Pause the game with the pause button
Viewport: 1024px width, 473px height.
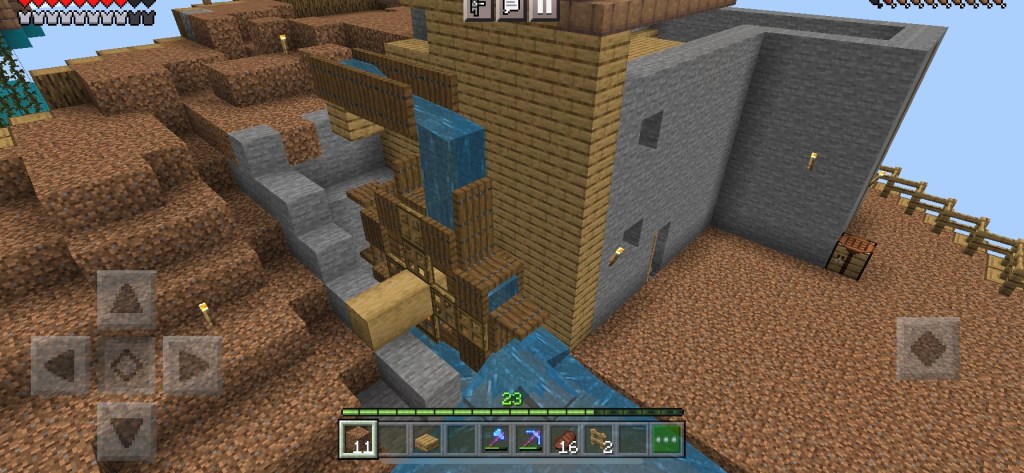point(543,8)
